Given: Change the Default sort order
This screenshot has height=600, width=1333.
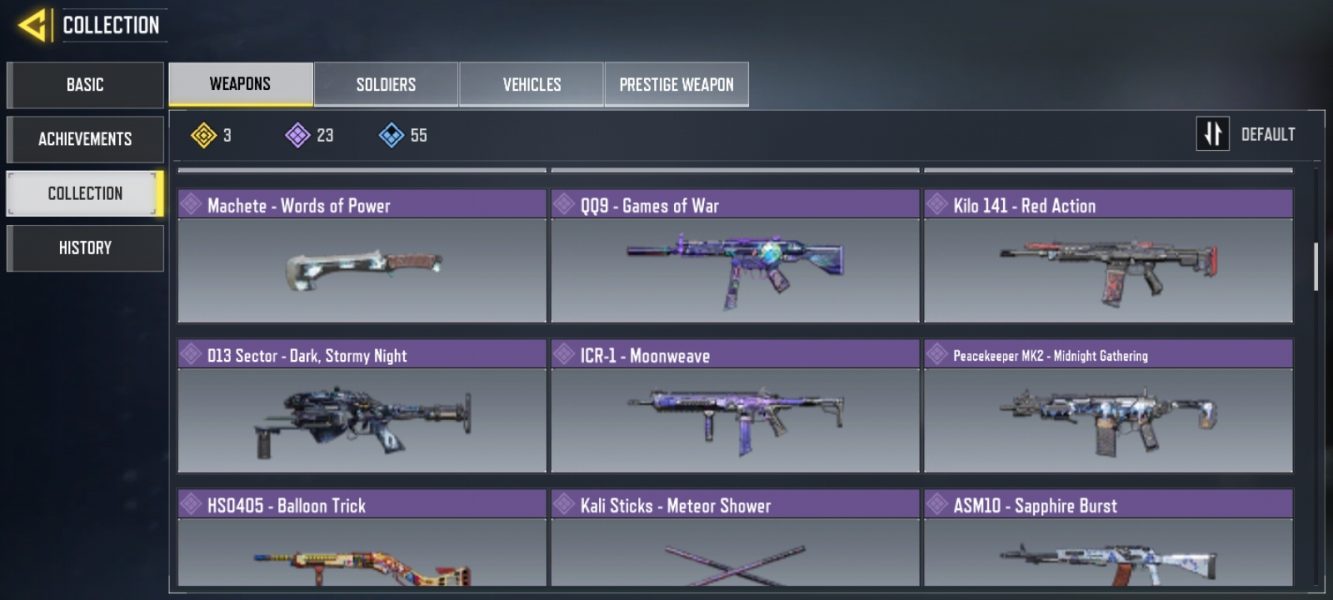Looking at the screenshot, I should click(1246, 134).
